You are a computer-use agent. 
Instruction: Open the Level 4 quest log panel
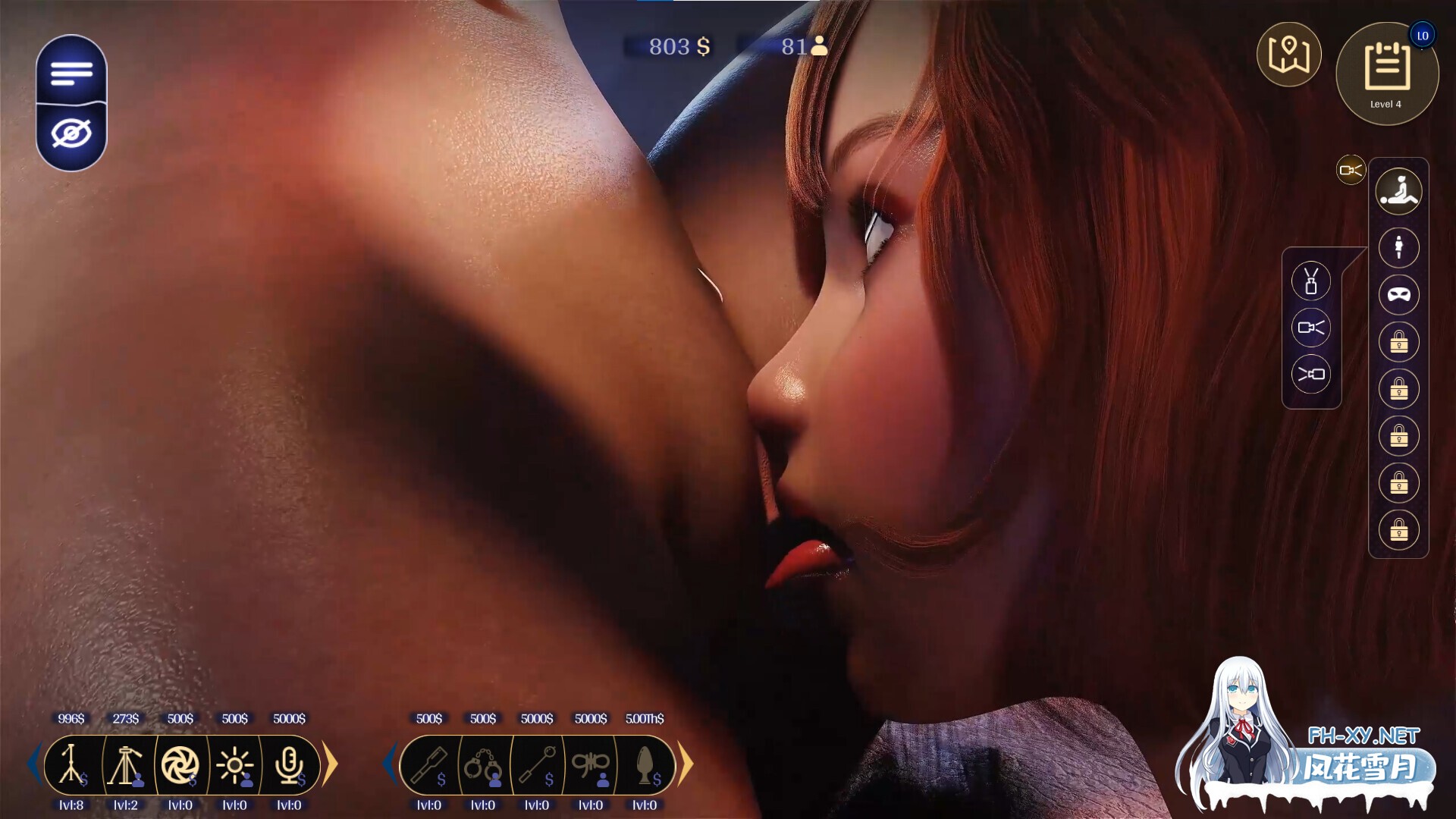(1386, 72)
